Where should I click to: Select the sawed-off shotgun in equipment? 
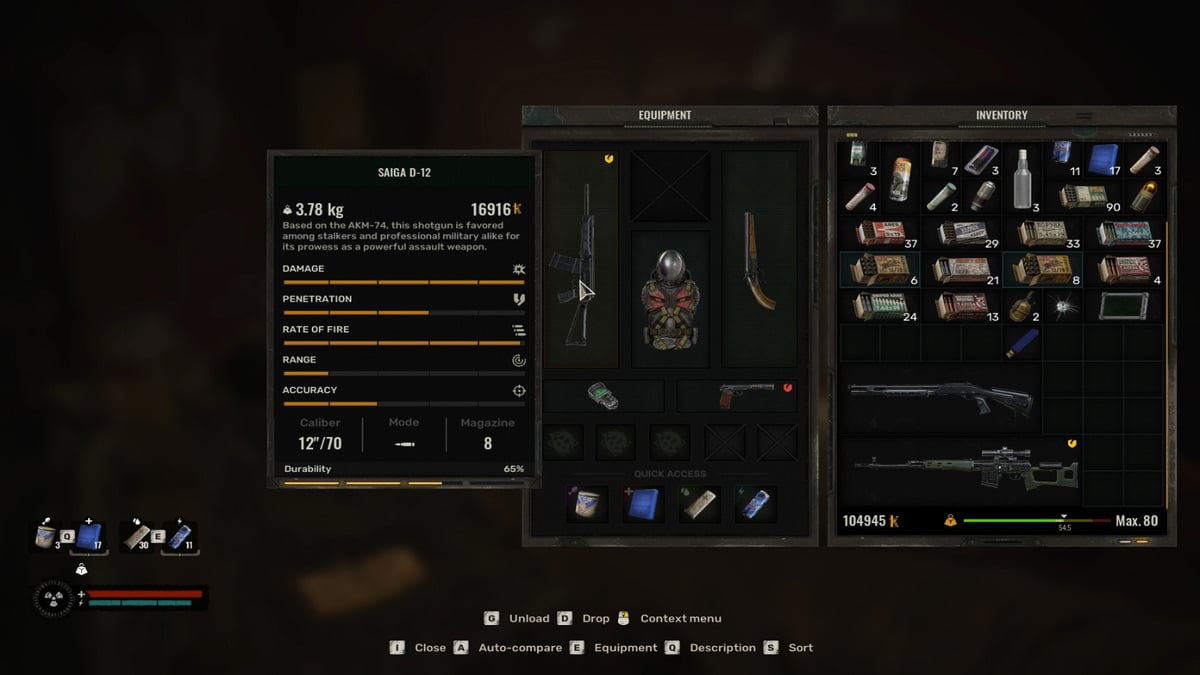(758, 260)
